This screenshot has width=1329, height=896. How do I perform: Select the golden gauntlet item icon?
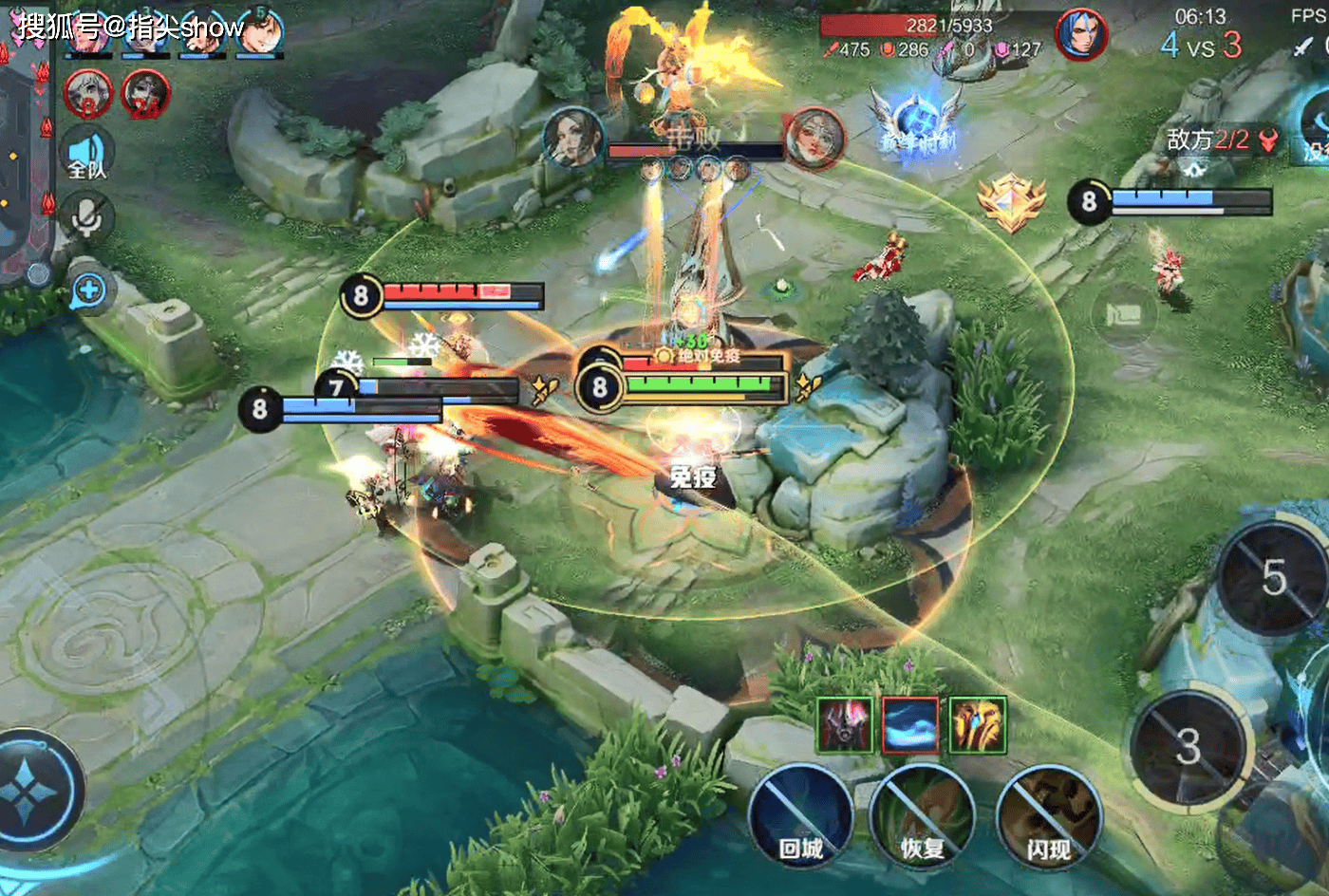[977, 725]
